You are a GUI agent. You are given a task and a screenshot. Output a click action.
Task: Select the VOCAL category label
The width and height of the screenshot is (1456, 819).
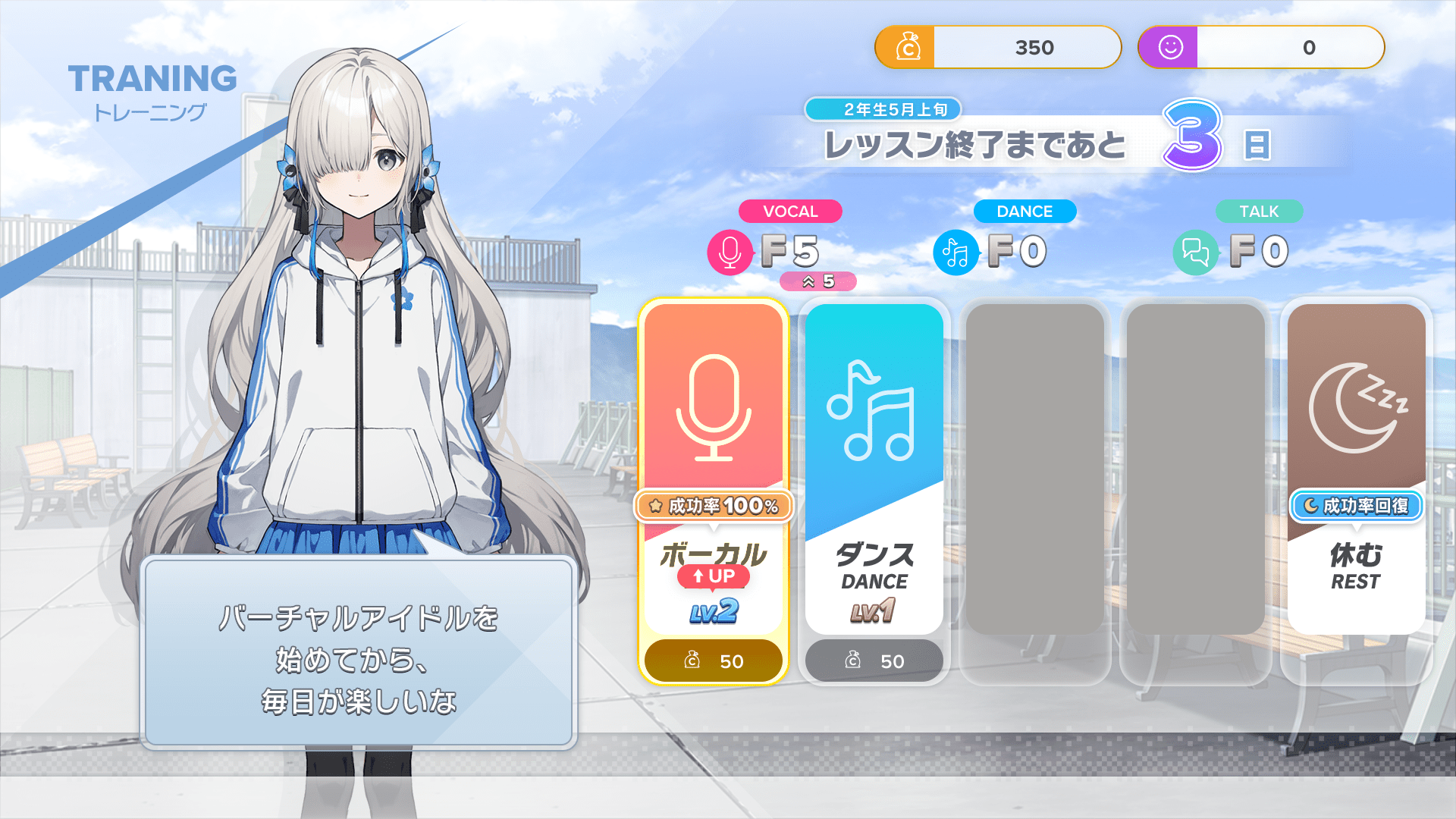[790, 212]
